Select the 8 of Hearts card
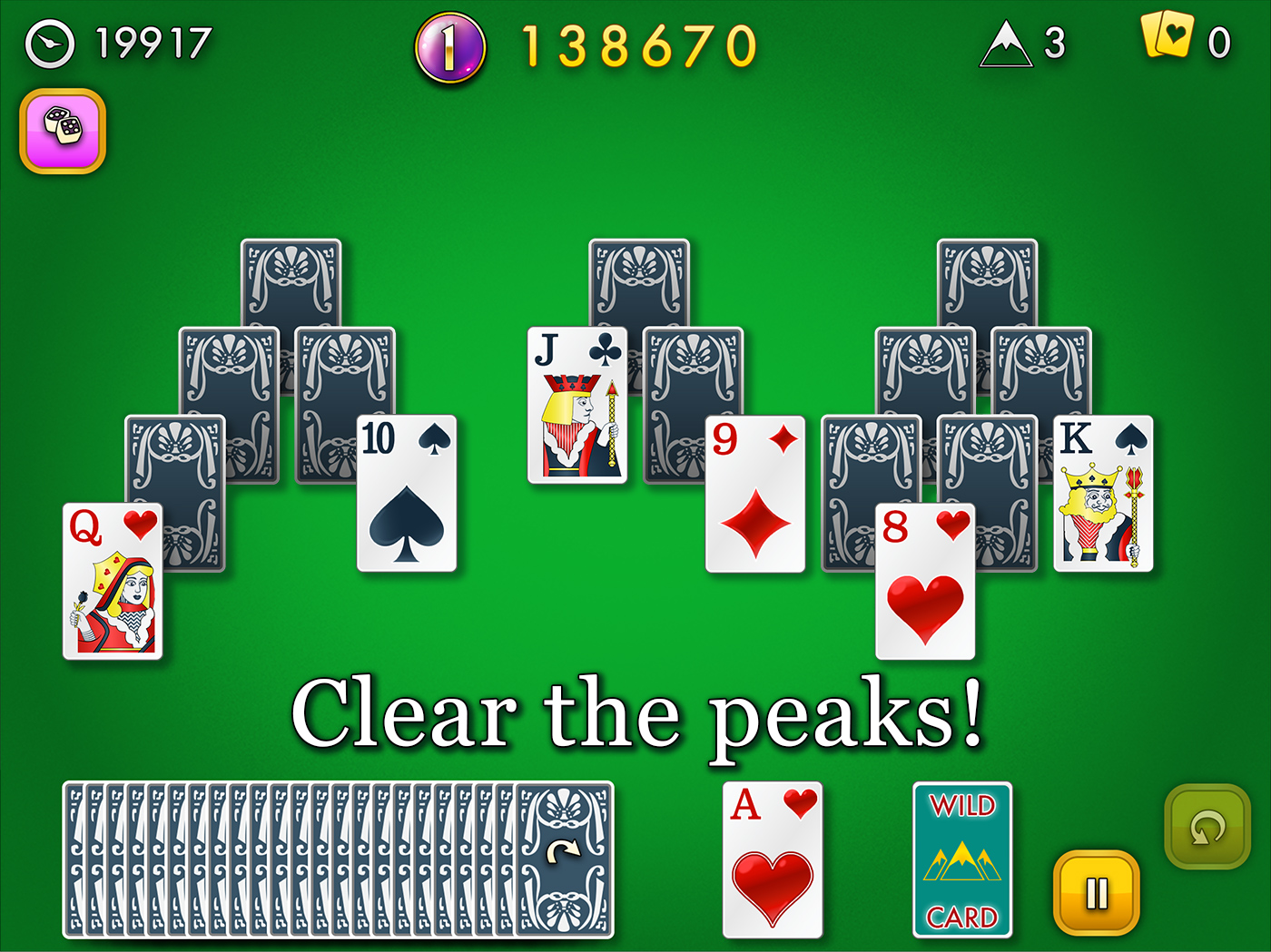 (x=924, y=581)
